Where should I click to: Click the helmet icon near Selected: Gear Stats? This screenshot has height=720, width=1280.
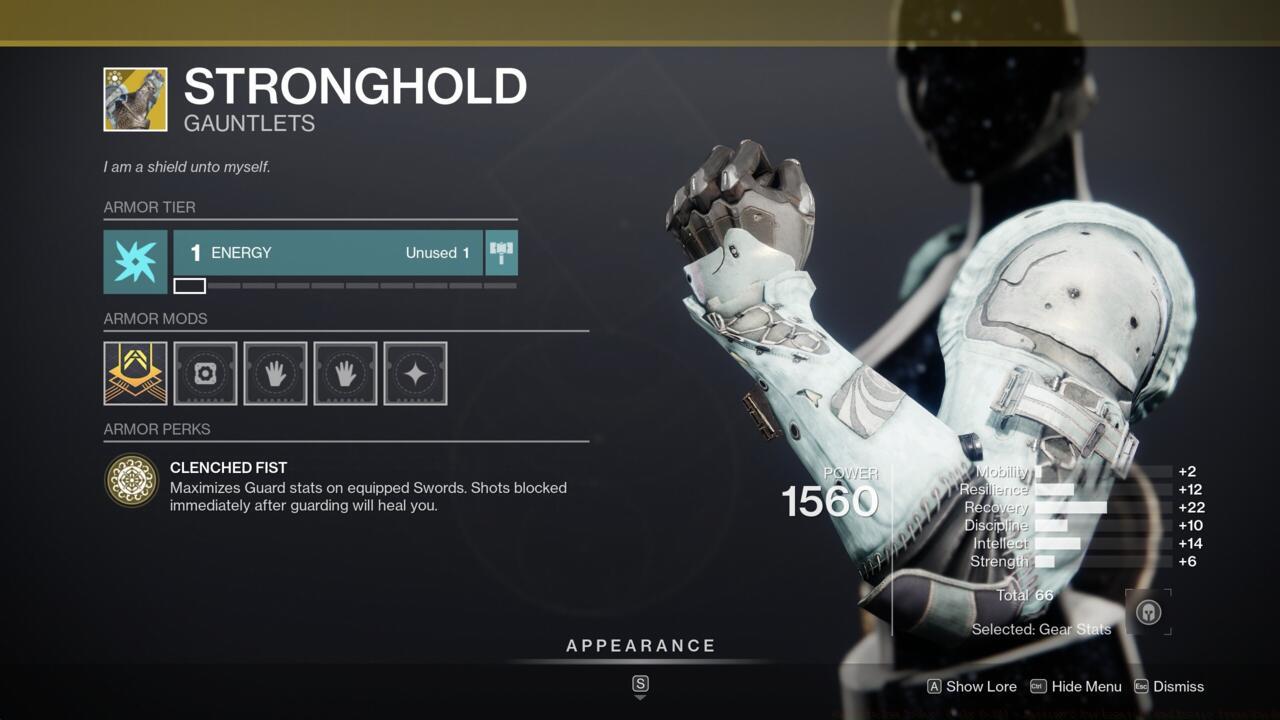click(1147, 610)
